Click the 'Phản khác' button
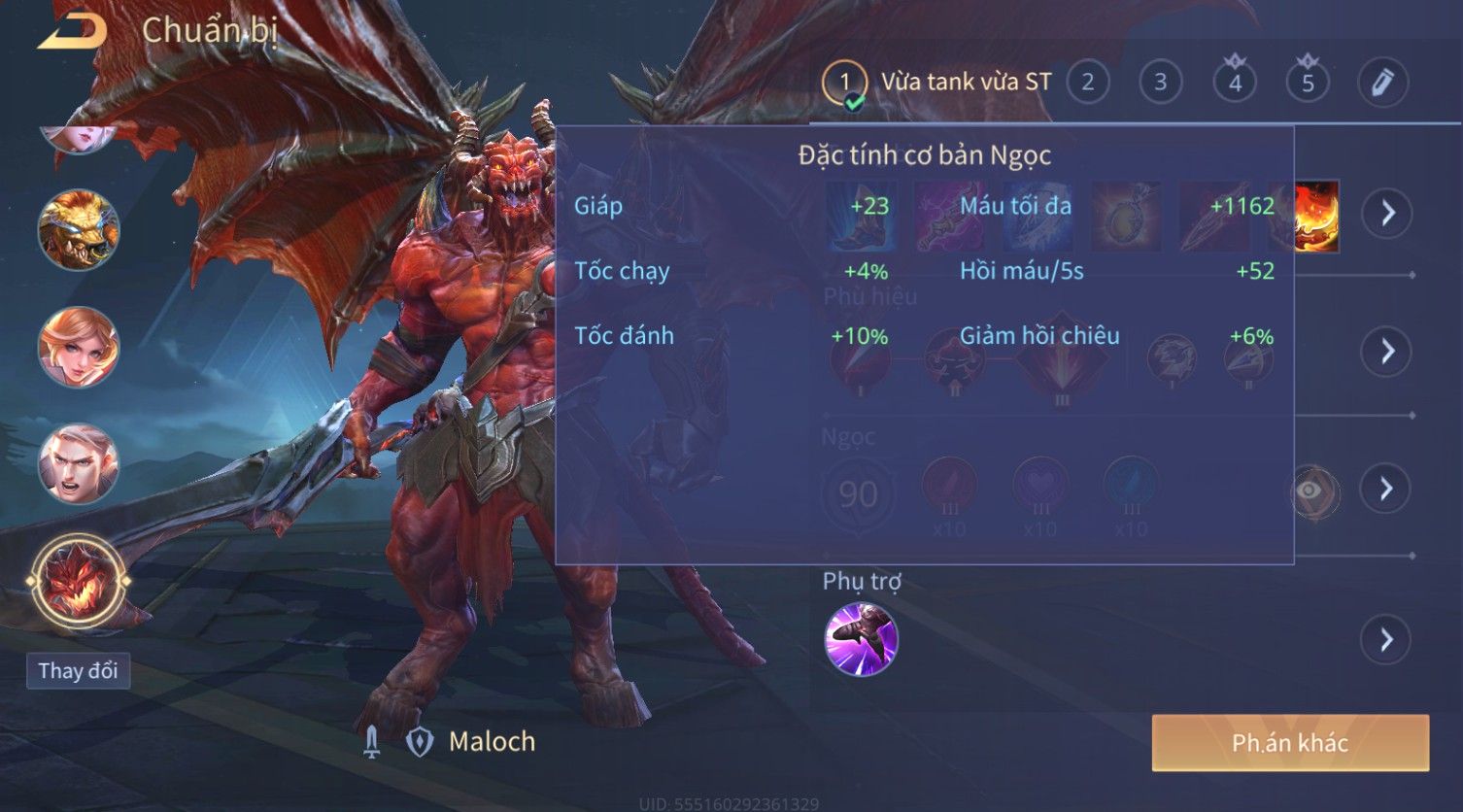The image size is (1463, 812). pos(1290,743)
